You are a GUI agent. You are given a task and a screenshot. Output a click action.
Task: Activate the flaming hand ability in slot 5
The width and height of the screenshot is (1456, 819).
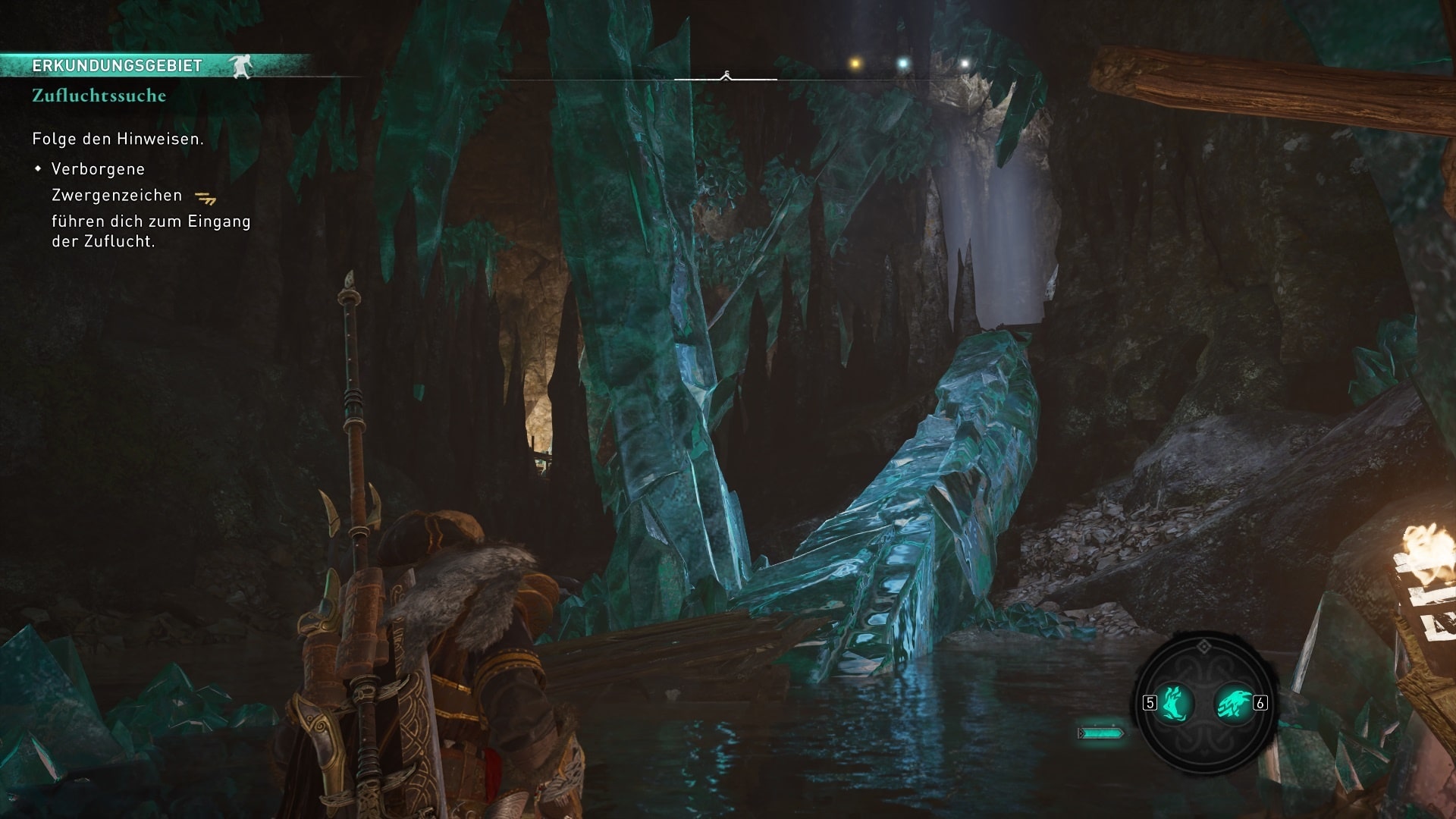point(1174,702)
